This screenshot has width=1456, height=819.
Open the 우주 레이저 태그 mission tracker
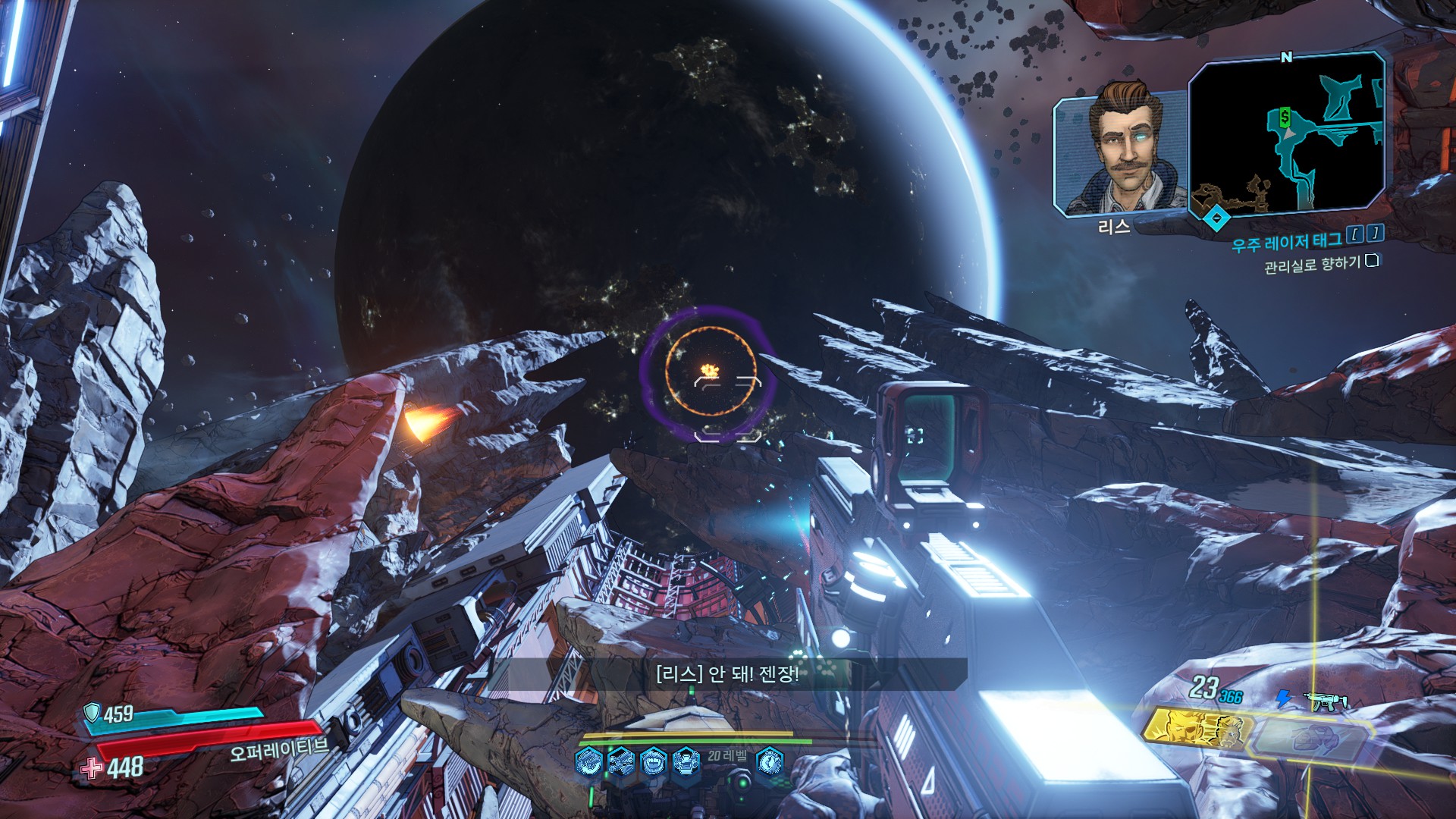click(1286, 243)
